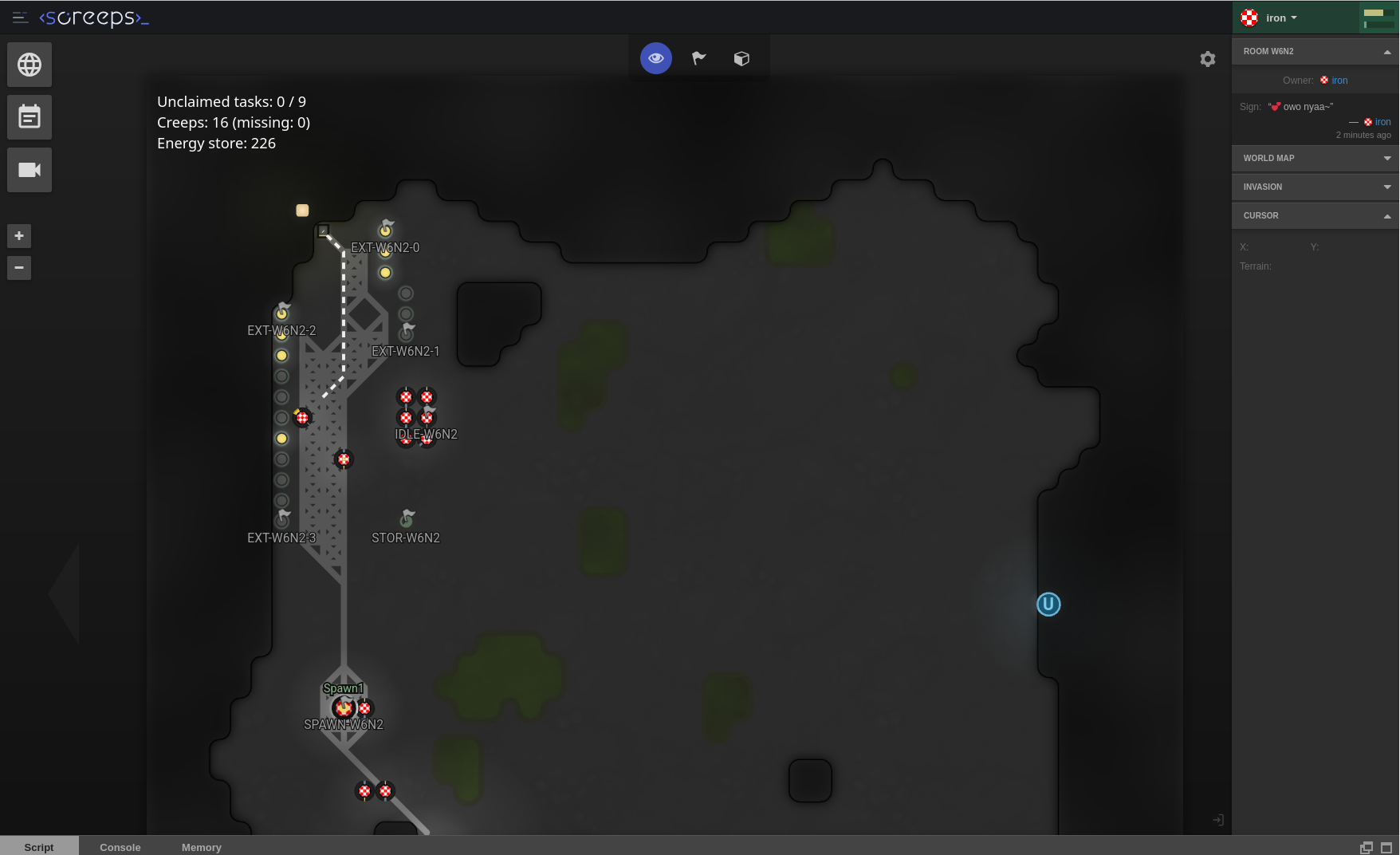Expand the WORLD MAP section

click(x=1314, y=158)
